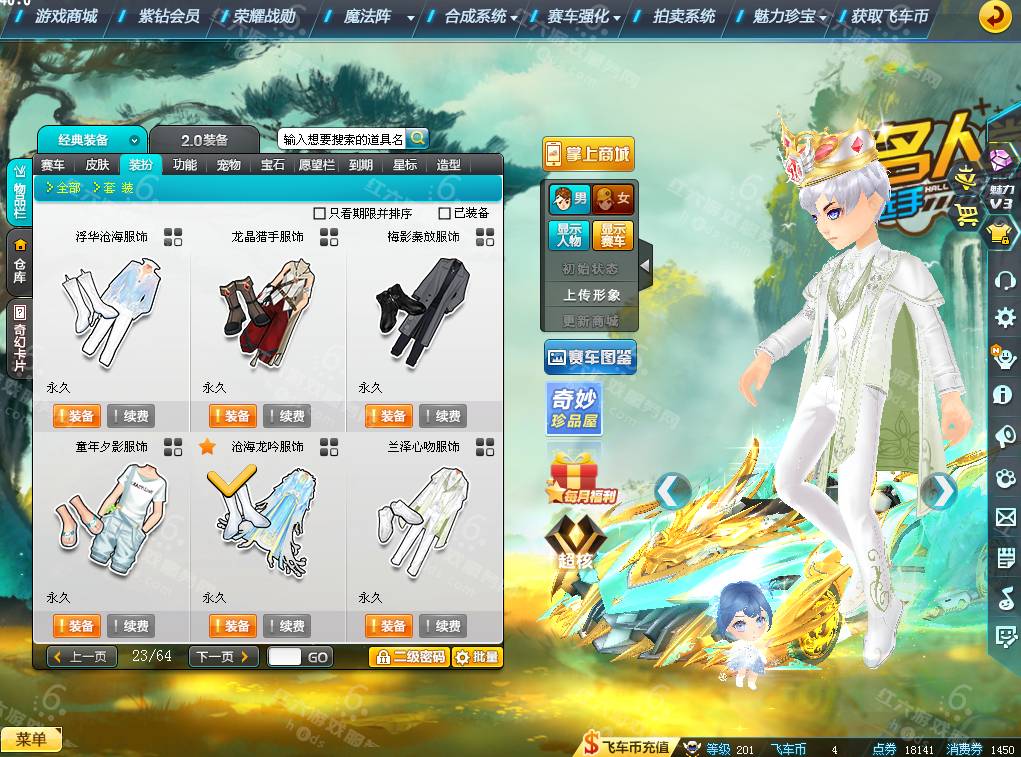Image resolution: width=1021 pixels, height=757 pixels.
Task: Equip the 龙晶猎手服饰 outfit
Action: [x=232, y=416]
